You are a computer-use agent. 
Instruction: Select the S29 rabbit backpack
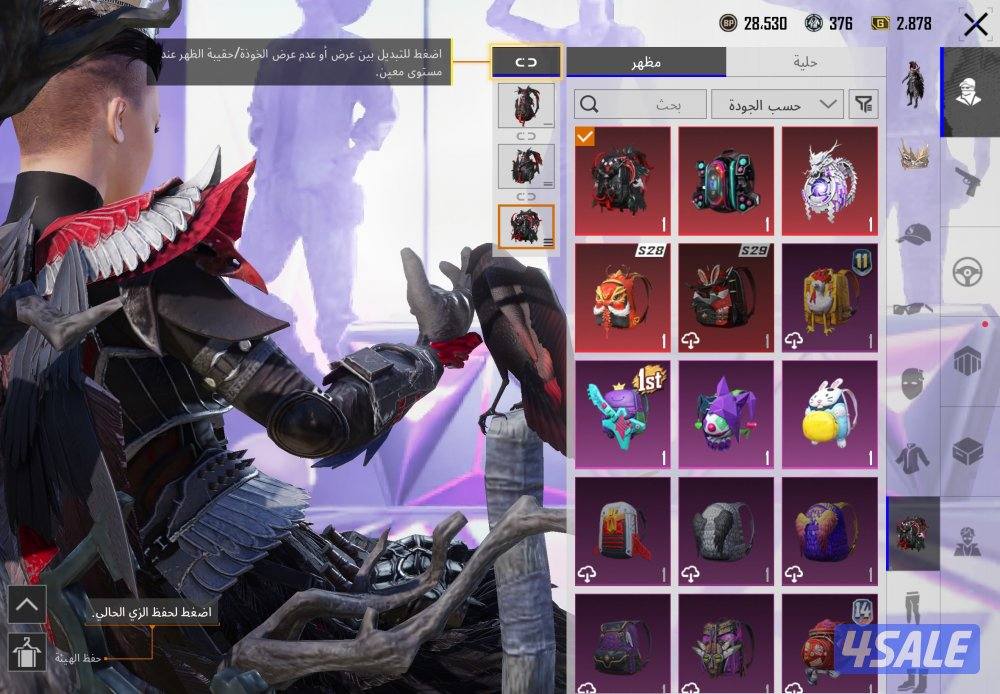tap(725, 297)
